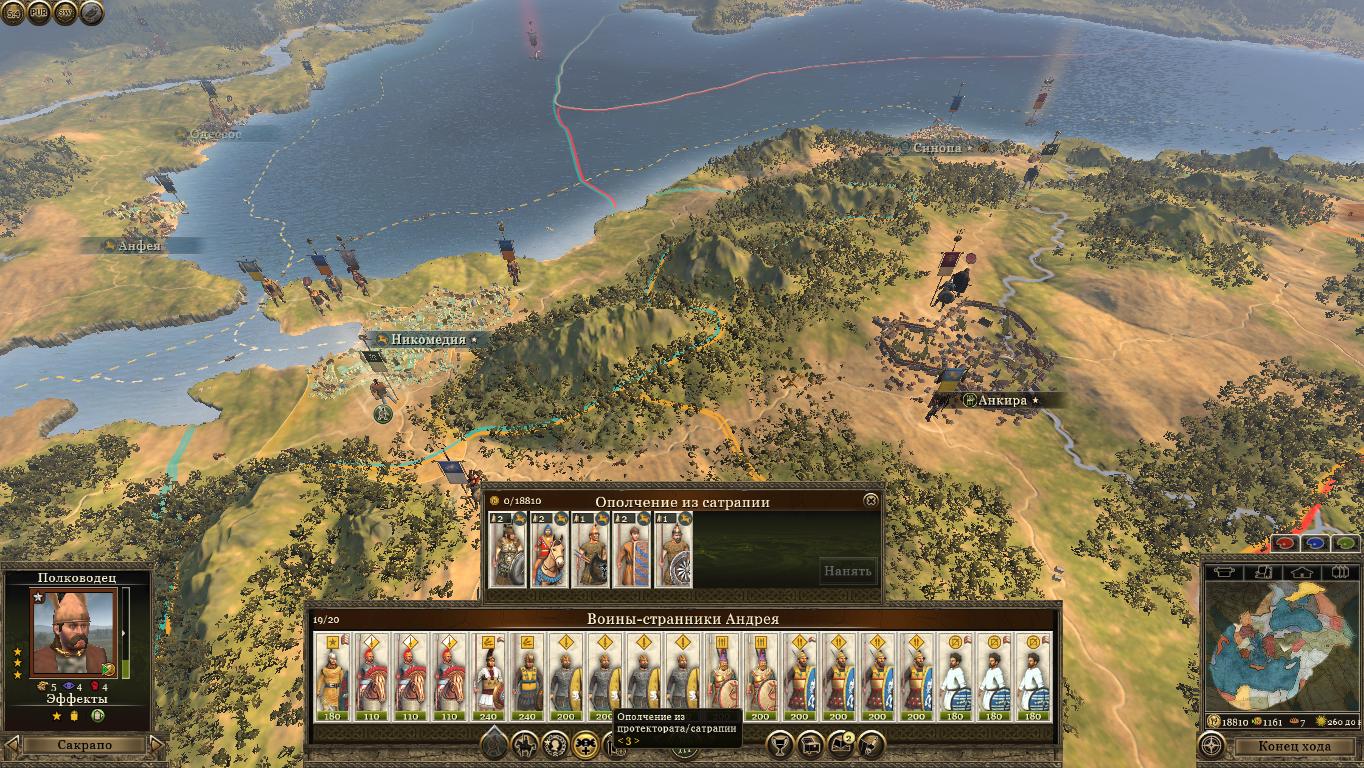Screen dimensions: 1364x768
Task: Click the selected satrapy levy recruitment button
Action: tap(585, 744)
